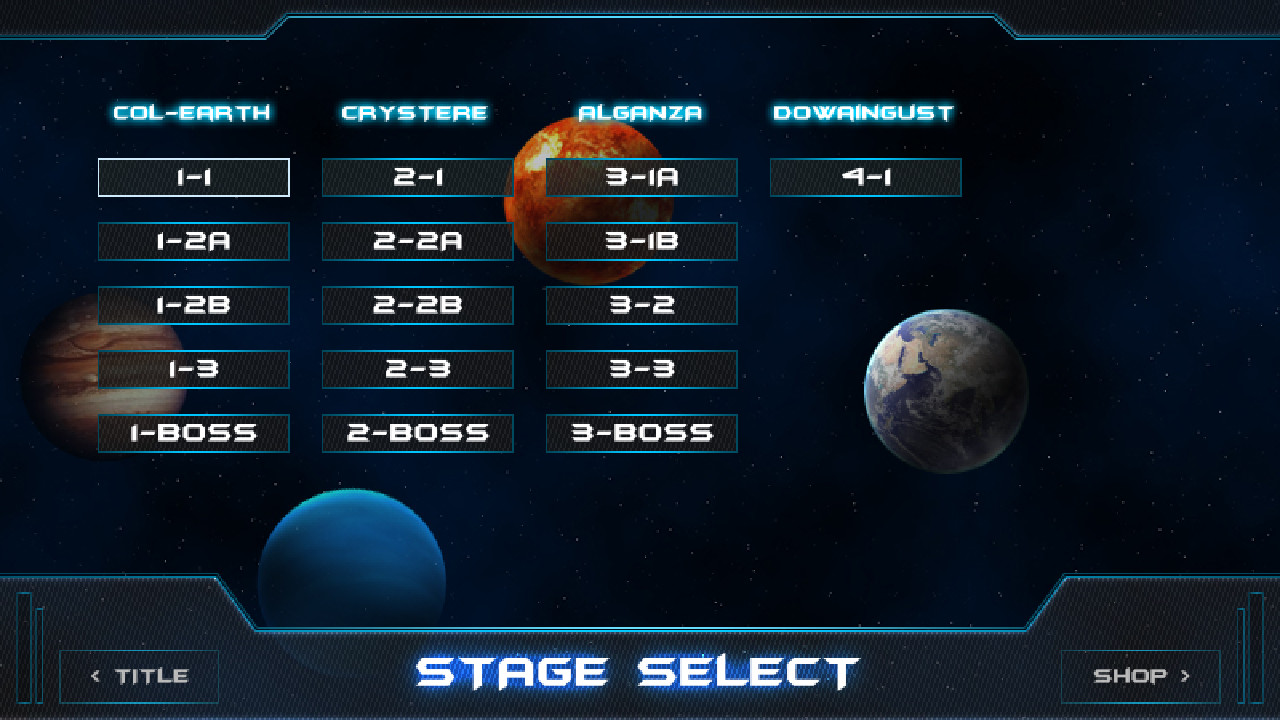Open stage 4-1 on DOWAINGUST
1280x720 pixels.
tap(865, 177)
